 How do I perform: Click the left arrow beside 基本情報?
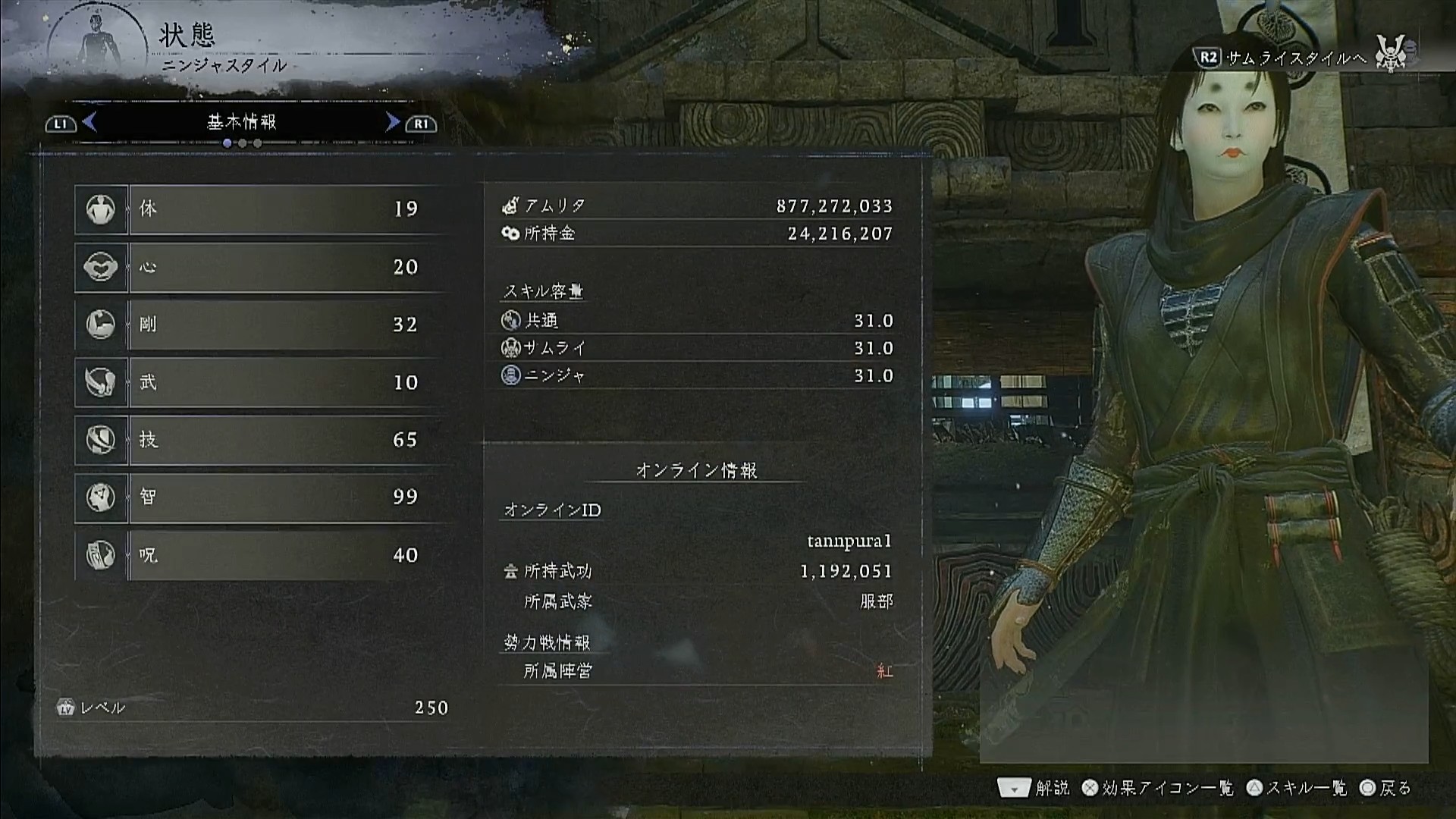click(x=90, y=122)
